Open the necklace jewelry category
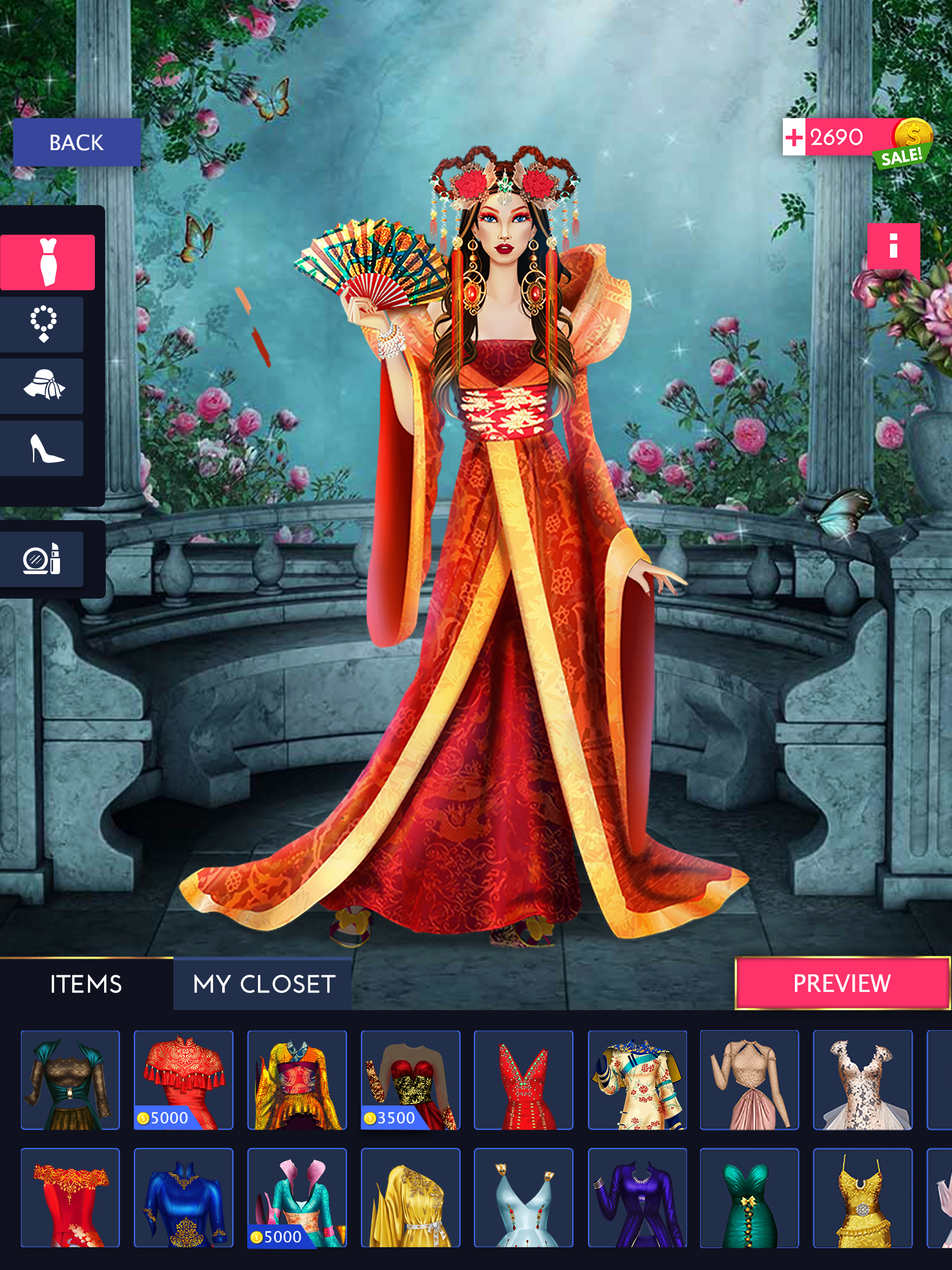The image size is (952, 1270). (x=43, y=324)
